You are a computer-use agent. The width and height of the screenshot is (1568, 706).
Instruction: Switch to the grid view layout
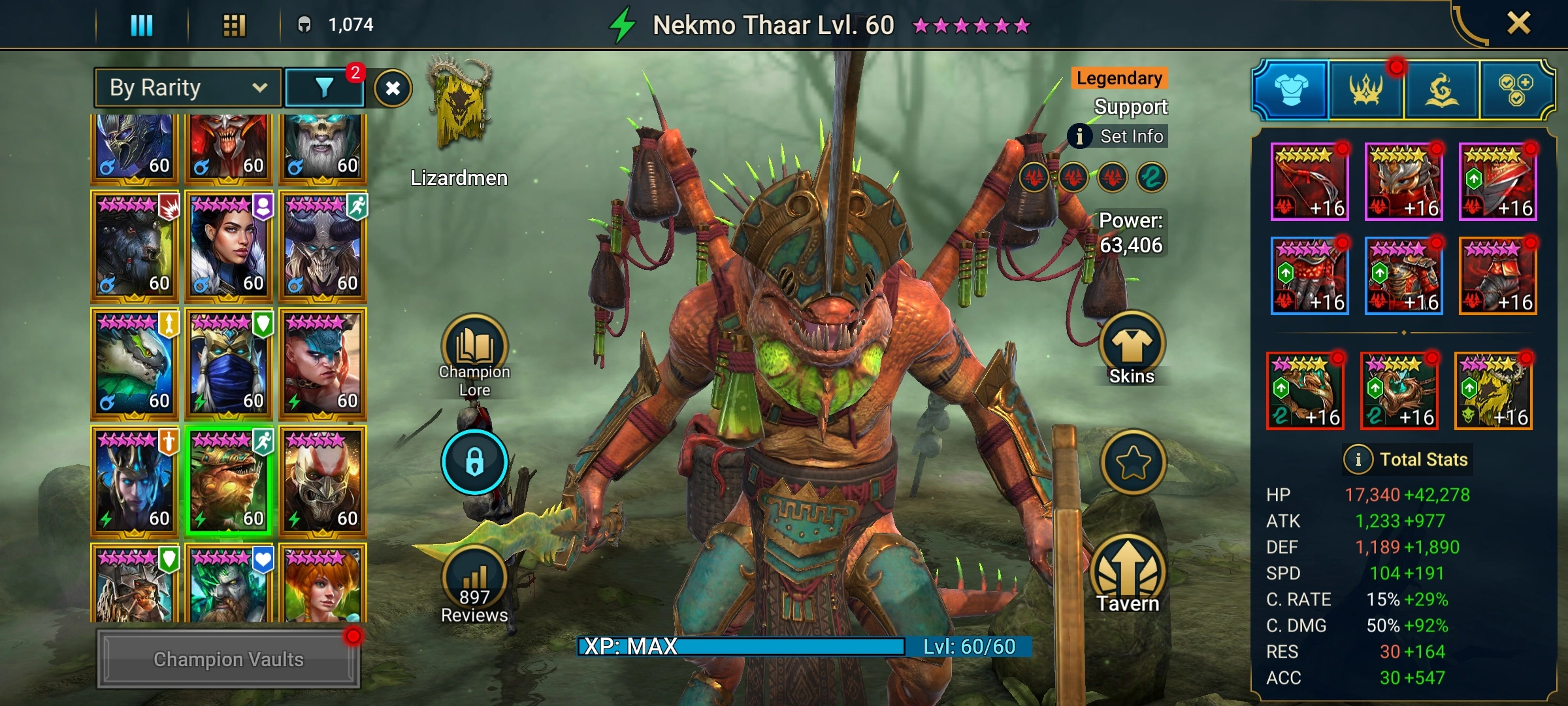pyautogui.click(x=234, y=25)
